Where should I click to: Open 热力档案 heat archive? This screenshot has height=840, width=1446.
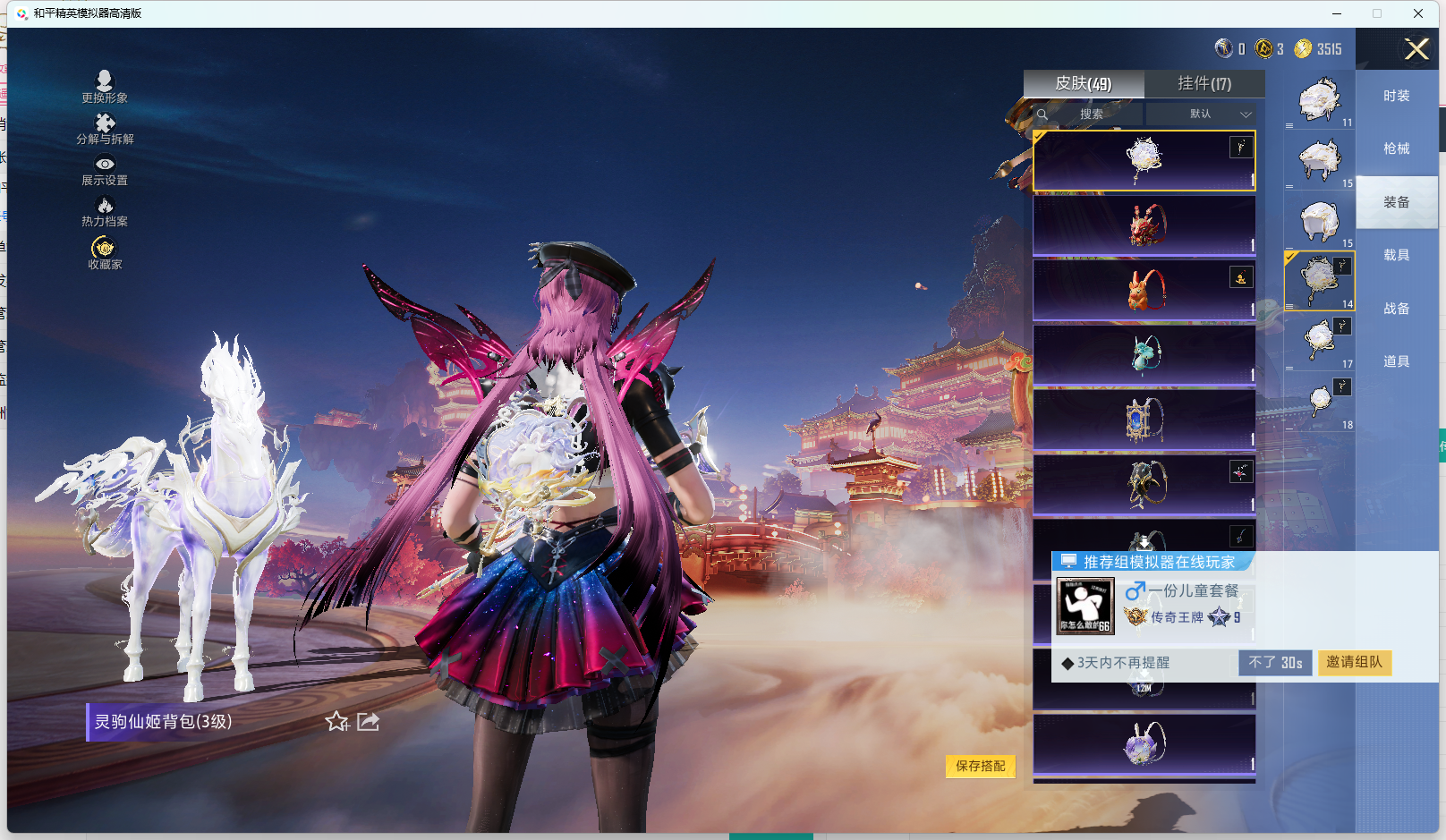[105, 211]
